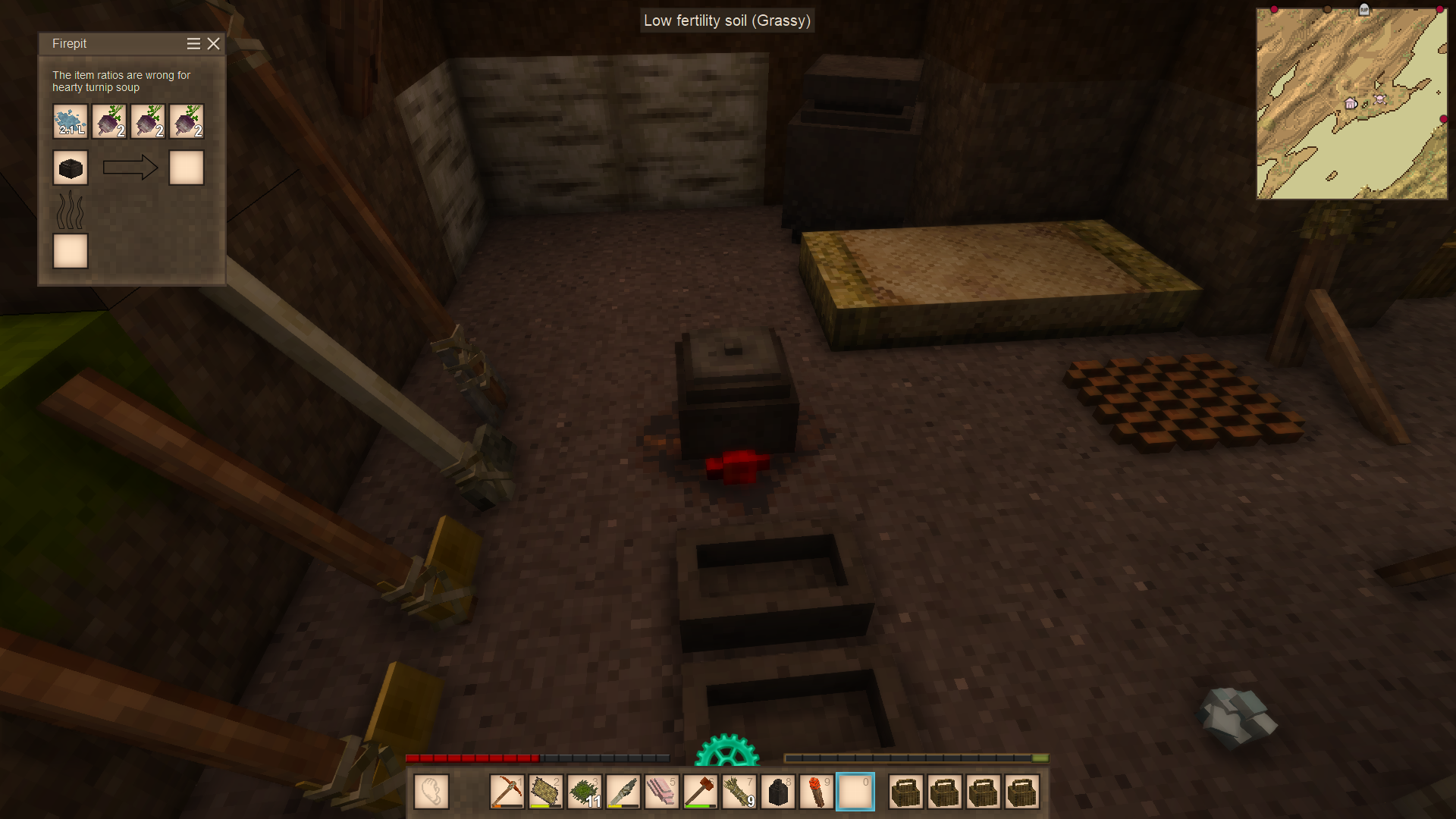Select the 2.1 L water ingredient slot
The image size is (1456, 819).
click(x=71, y=121)
